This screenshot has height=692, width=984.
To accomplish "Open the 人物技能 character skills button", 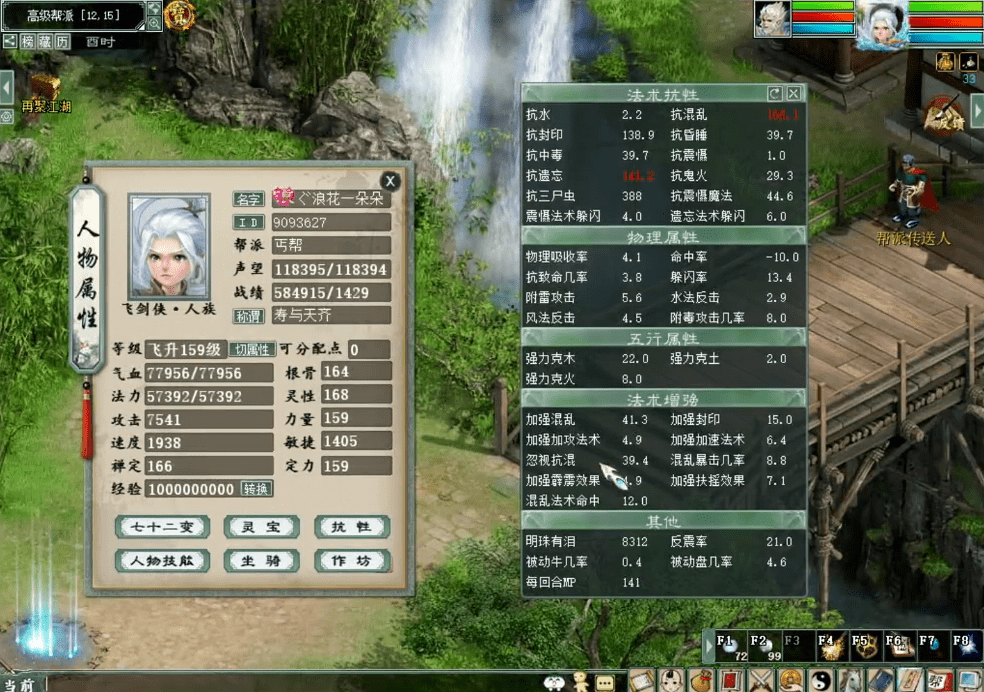I will pos(160,561).
